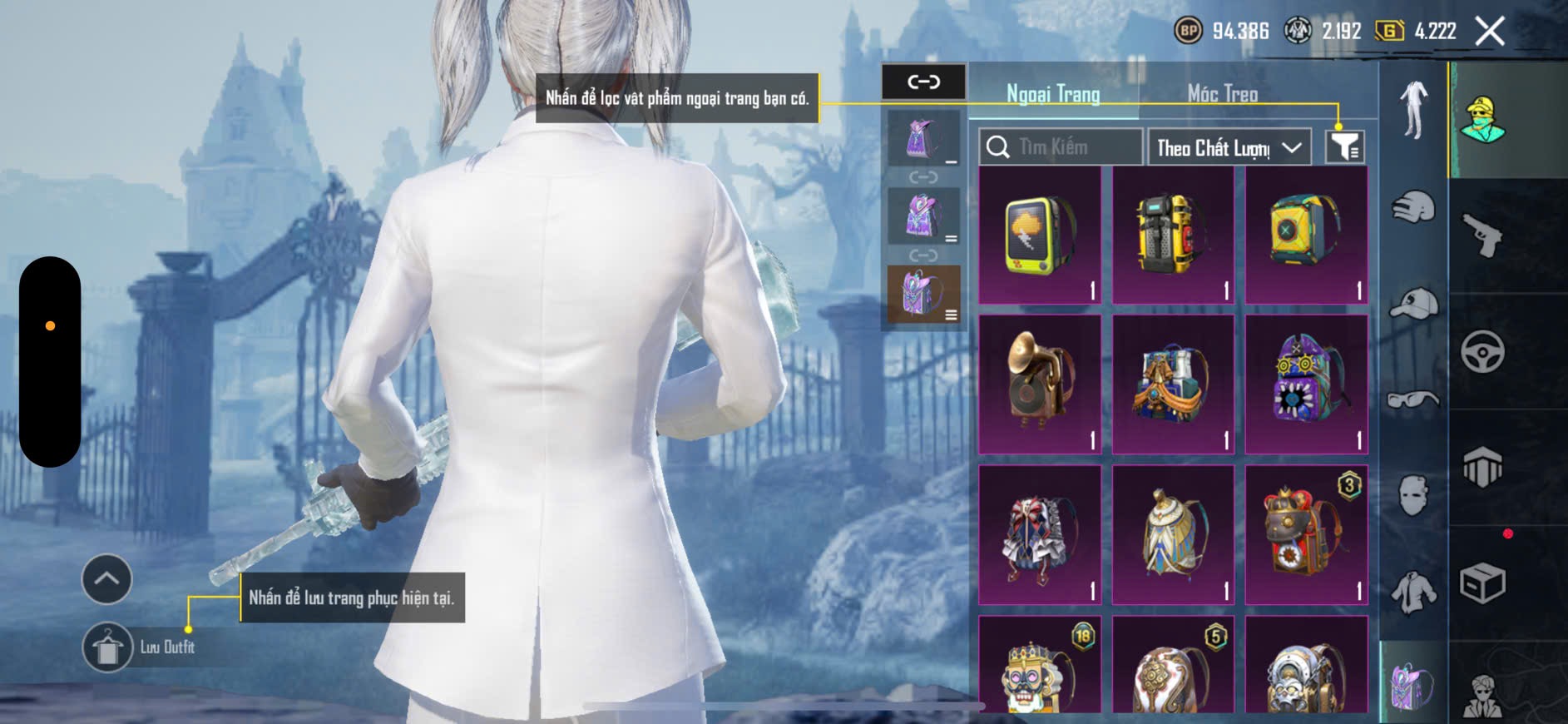Pick the purple monster-face backpack
The width and height of the screenshot is (1568, 724).
point(1306,384)
